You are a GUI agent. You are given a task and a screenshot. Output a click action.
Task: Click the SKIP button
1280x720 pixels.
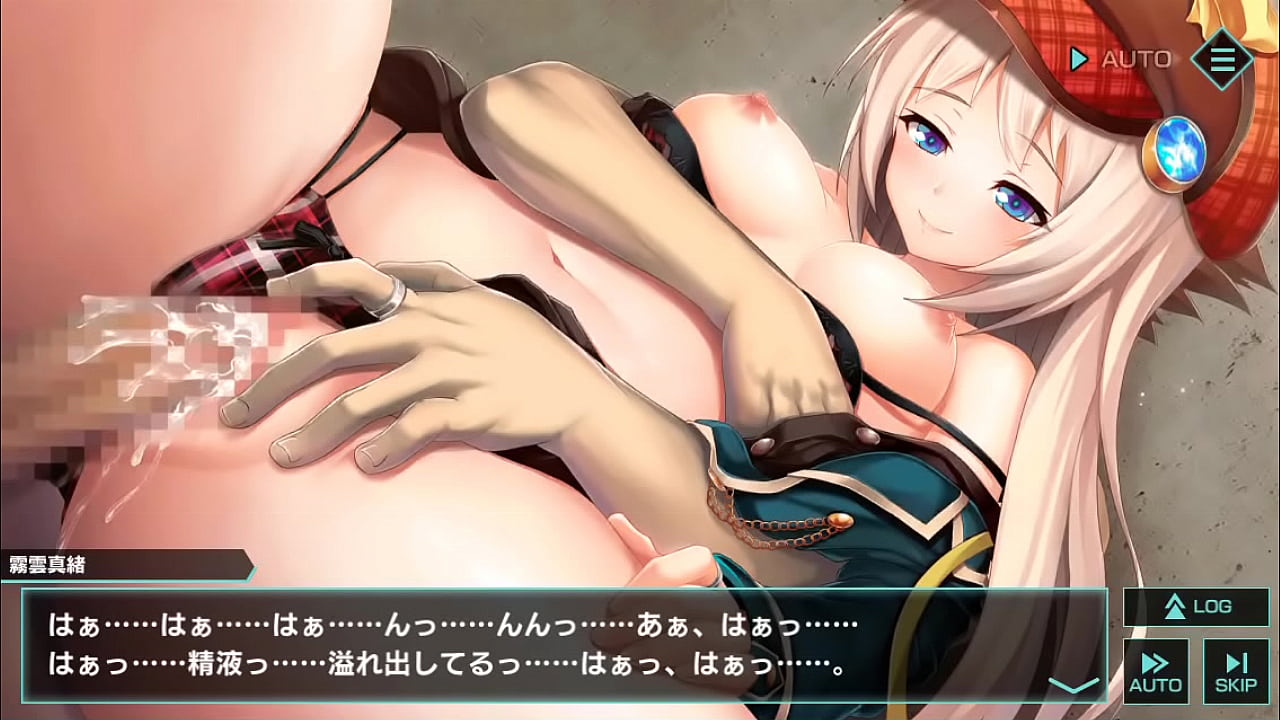point(1236,671)
